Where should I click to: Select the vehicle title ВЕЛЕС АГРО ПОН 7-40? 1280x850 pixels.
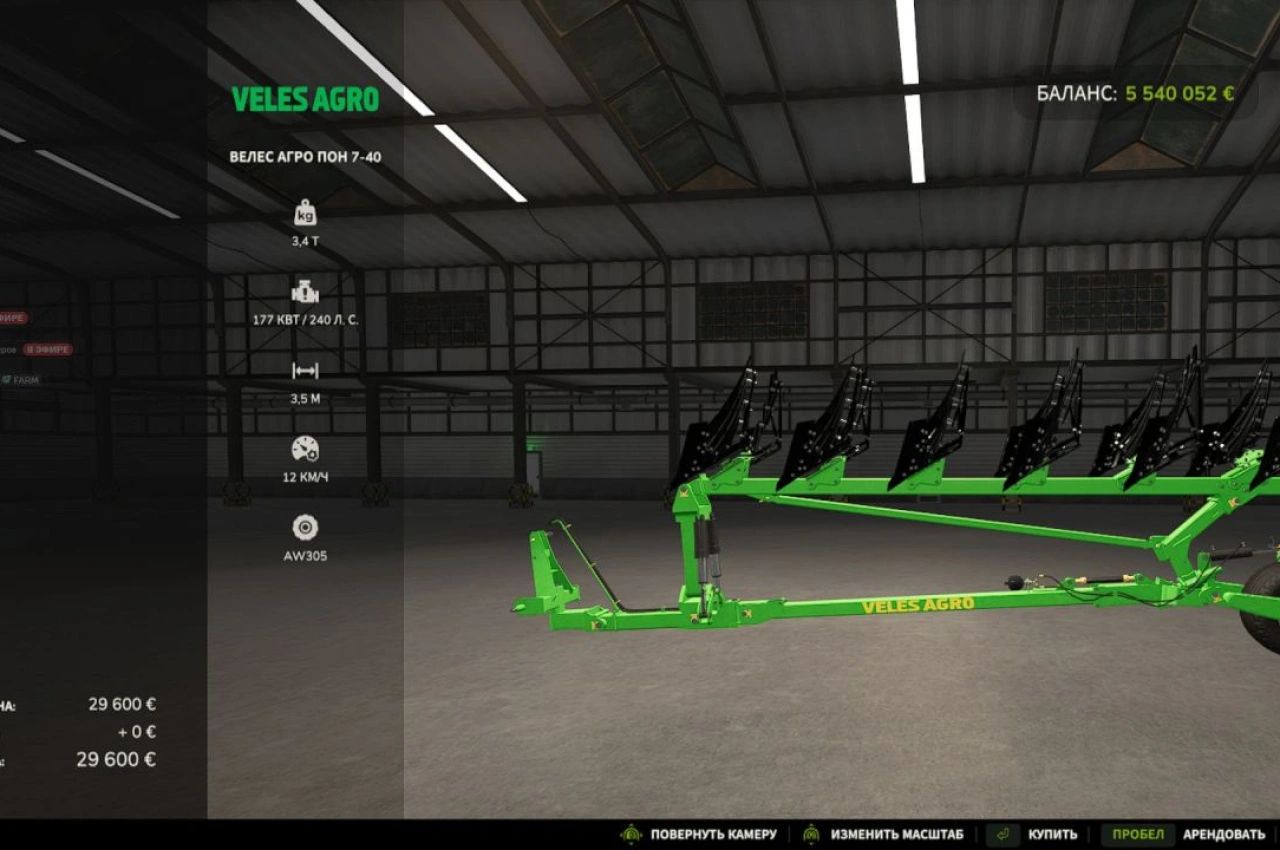click(x=305, y=157)
